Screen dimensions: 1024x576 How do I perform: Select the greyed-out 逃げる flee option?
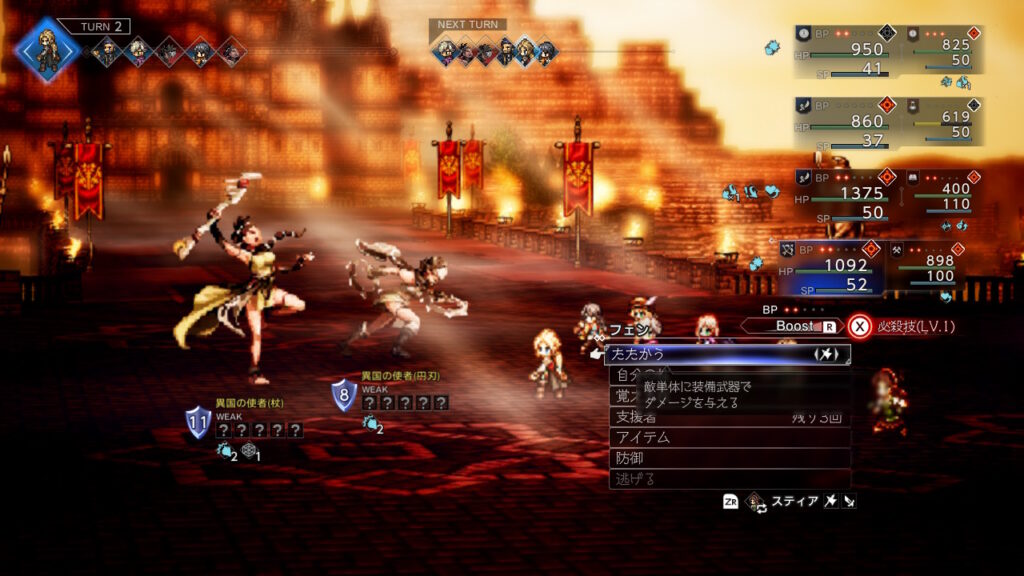click(729, 479)
